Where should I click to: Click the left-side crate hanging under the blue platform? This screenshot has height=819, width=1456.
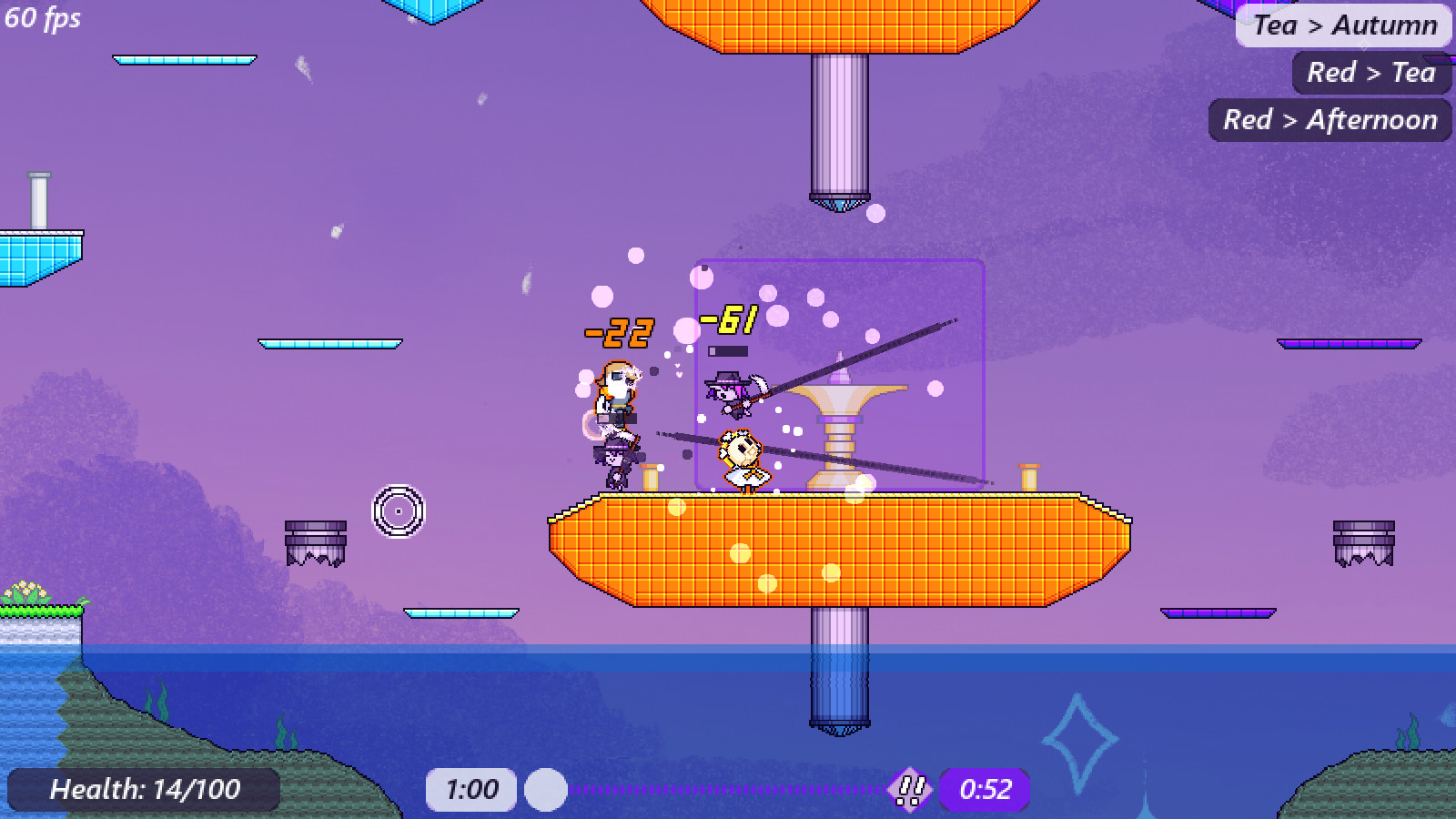click(x=314, y=541)
